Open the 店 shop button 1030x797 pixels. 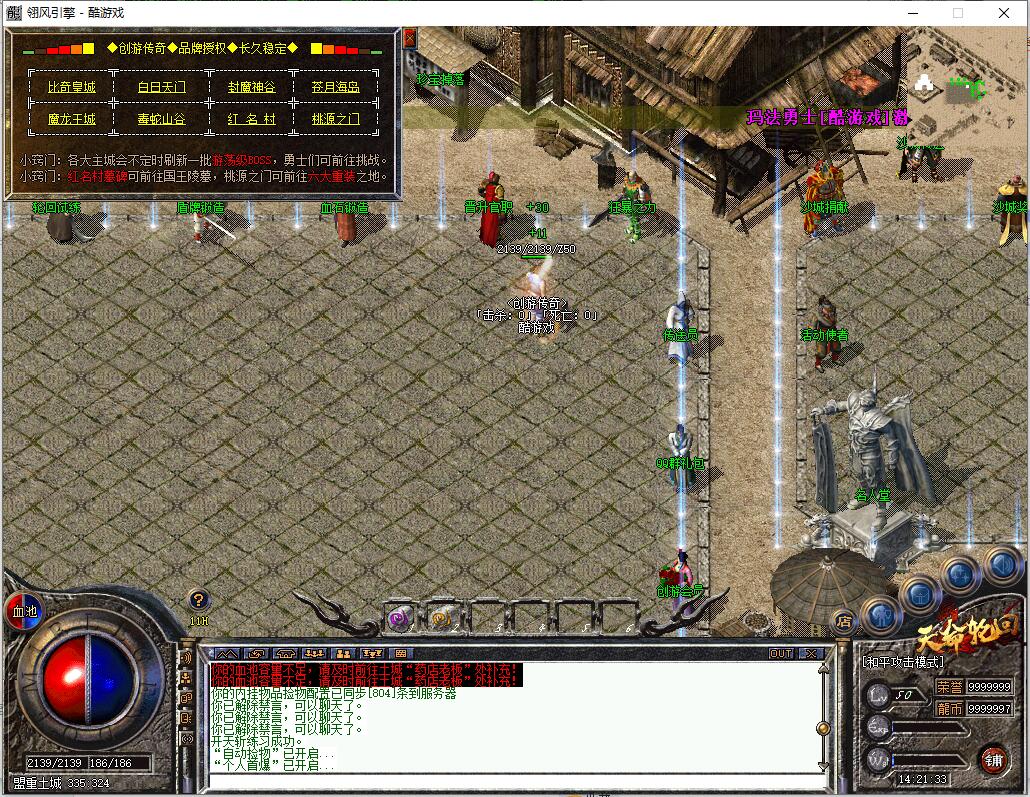(x=843, y=620)
